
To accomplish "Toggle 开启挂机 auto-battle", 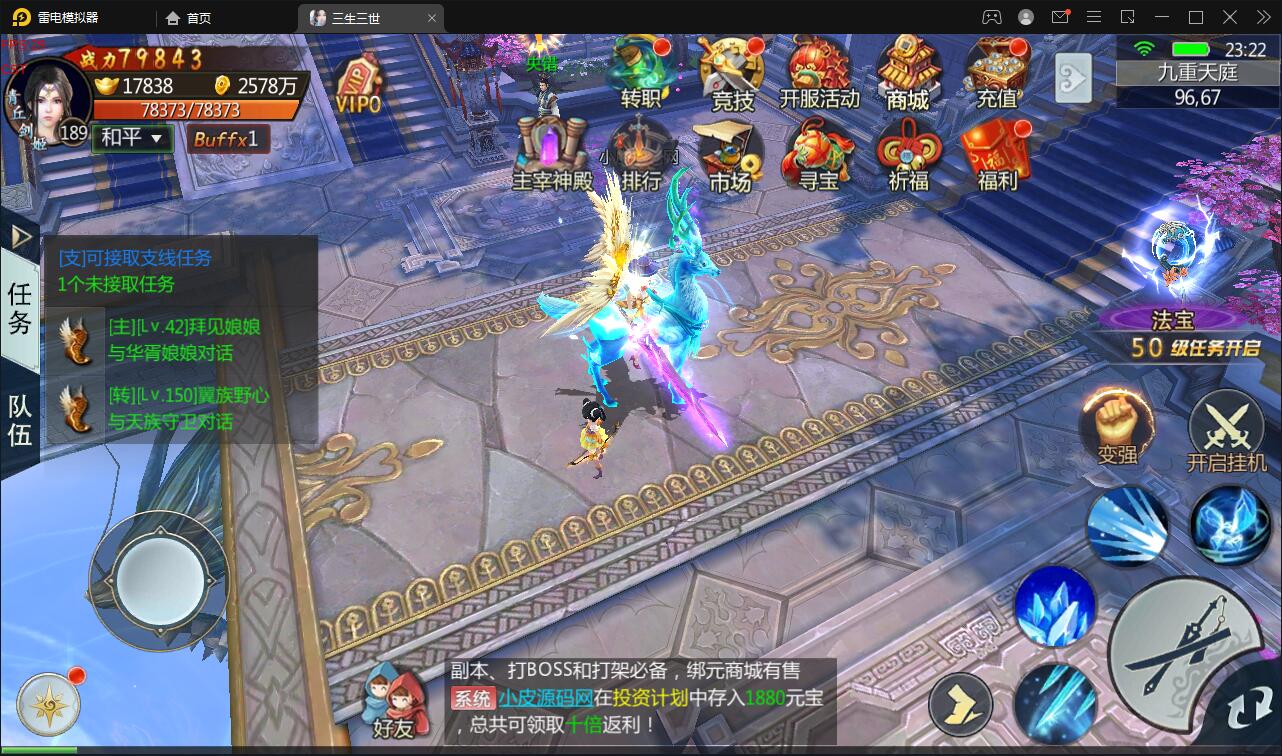I will pyautogui.click(x=1226, y=433).
